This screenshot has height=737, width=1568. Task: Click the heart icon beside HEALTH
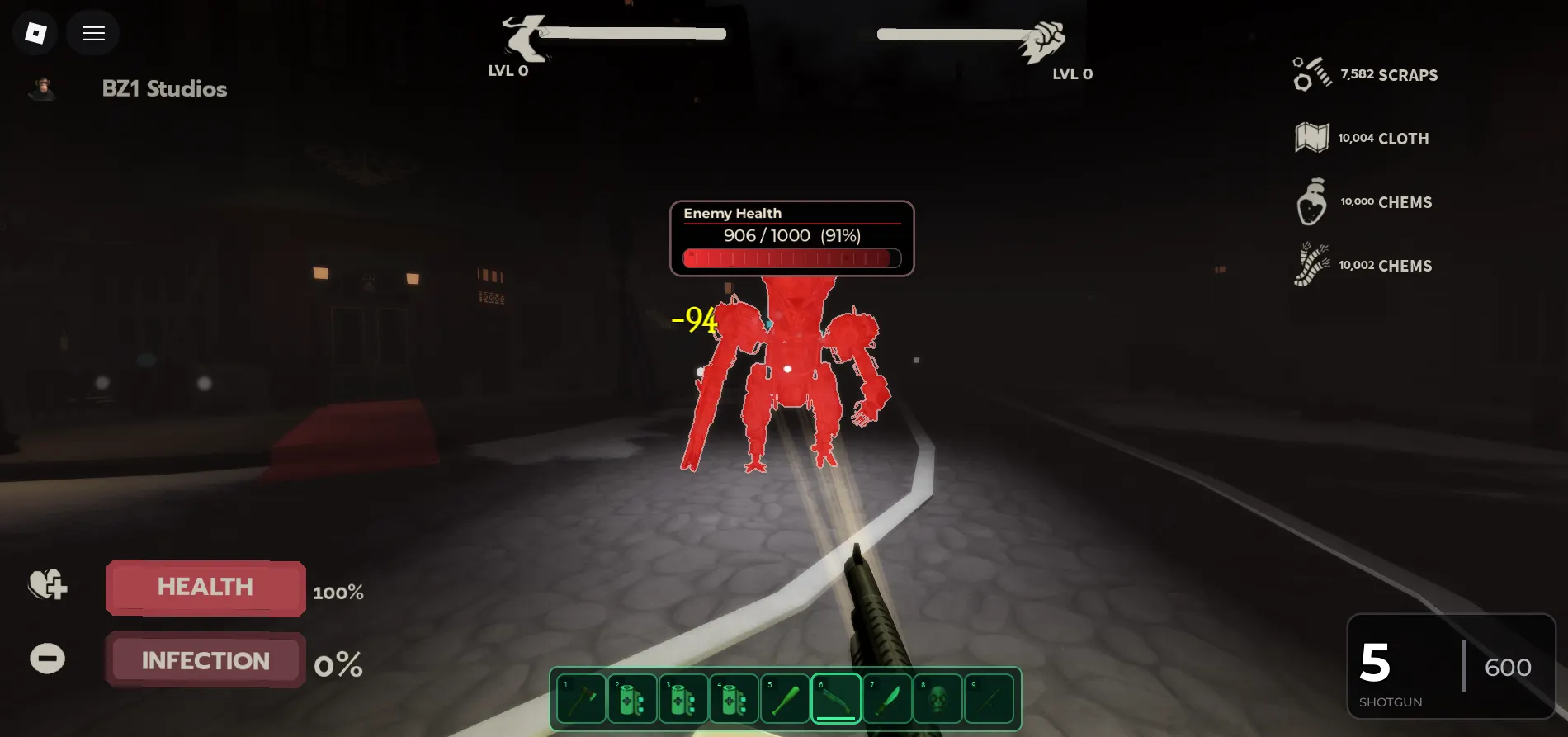[x=47, y=586]
